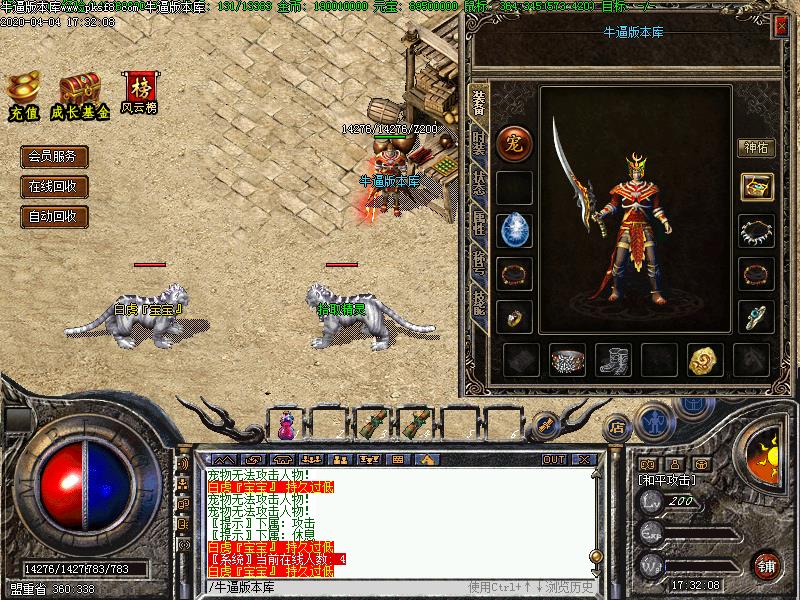Image resolution: width=800 pixels, height=600 pixels.
Task: Toggle the 自动回收 auto recycle button
Action: 54,216
